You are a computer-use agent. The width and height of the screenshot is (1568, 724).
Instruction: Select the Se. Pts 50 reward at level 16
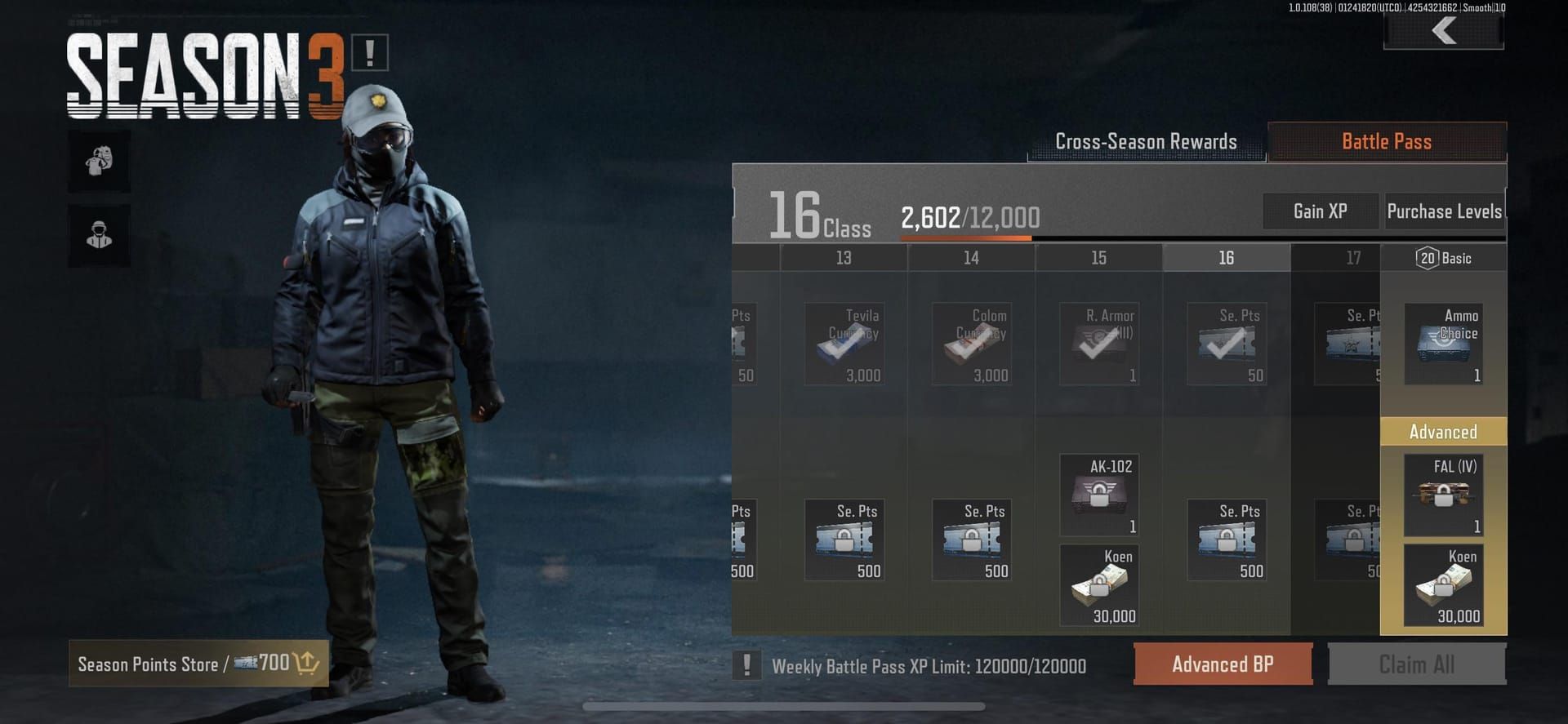pos(1225,343)
